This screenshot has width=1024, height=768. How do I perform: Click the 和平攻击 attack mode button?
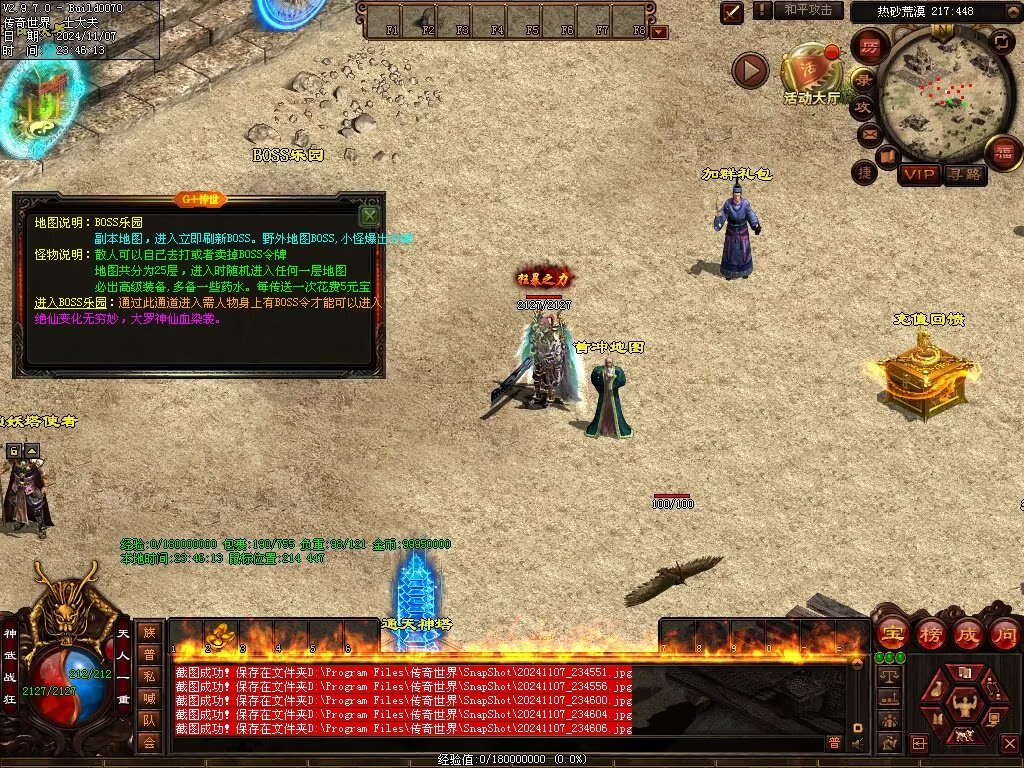click(x=808, y=10)
